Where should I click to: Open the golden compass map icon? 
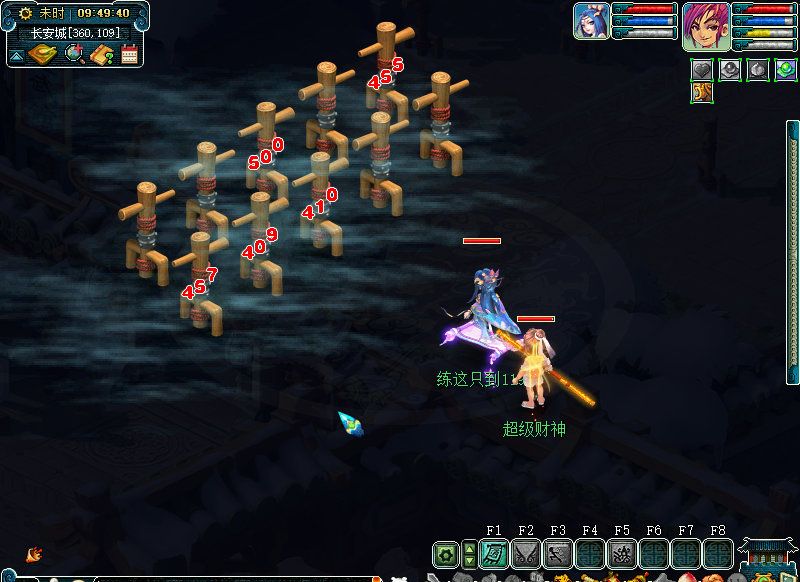(41, 54)
